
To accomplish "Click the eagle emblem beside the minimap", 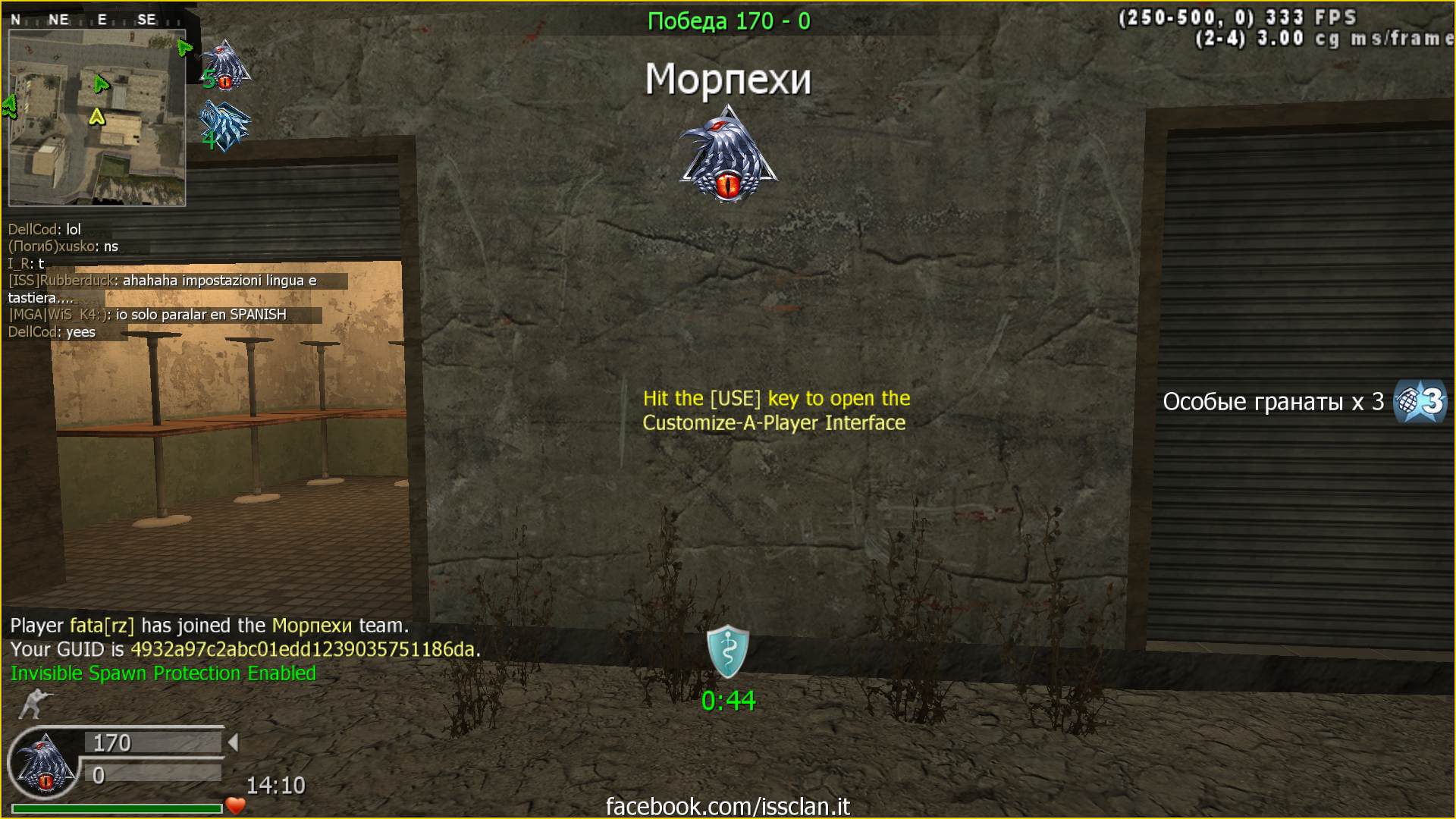I will [x=225, y=65].
